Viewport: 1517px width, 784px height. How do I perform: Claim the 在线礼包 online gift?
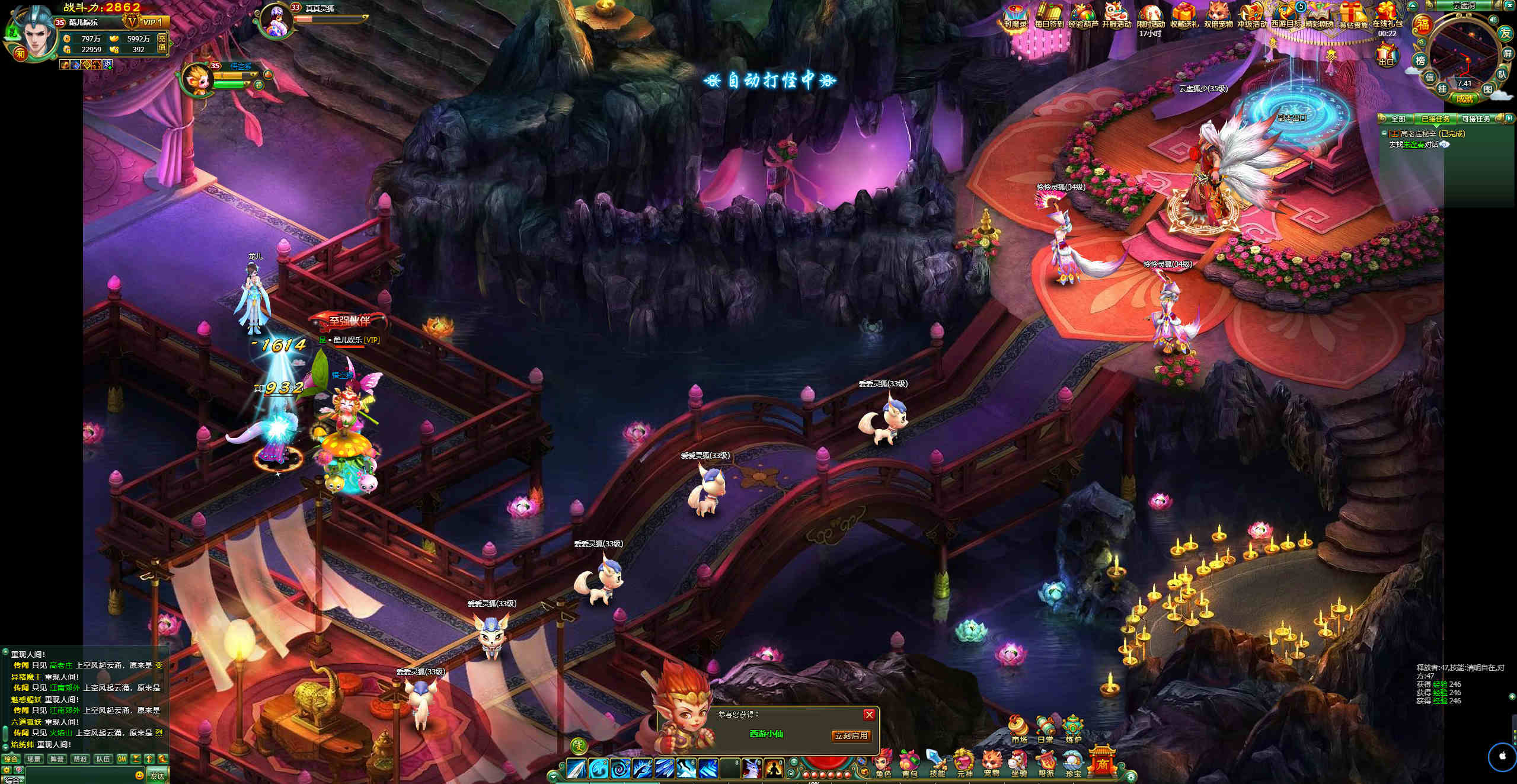pyautogui.click(x=1387, y=16)
